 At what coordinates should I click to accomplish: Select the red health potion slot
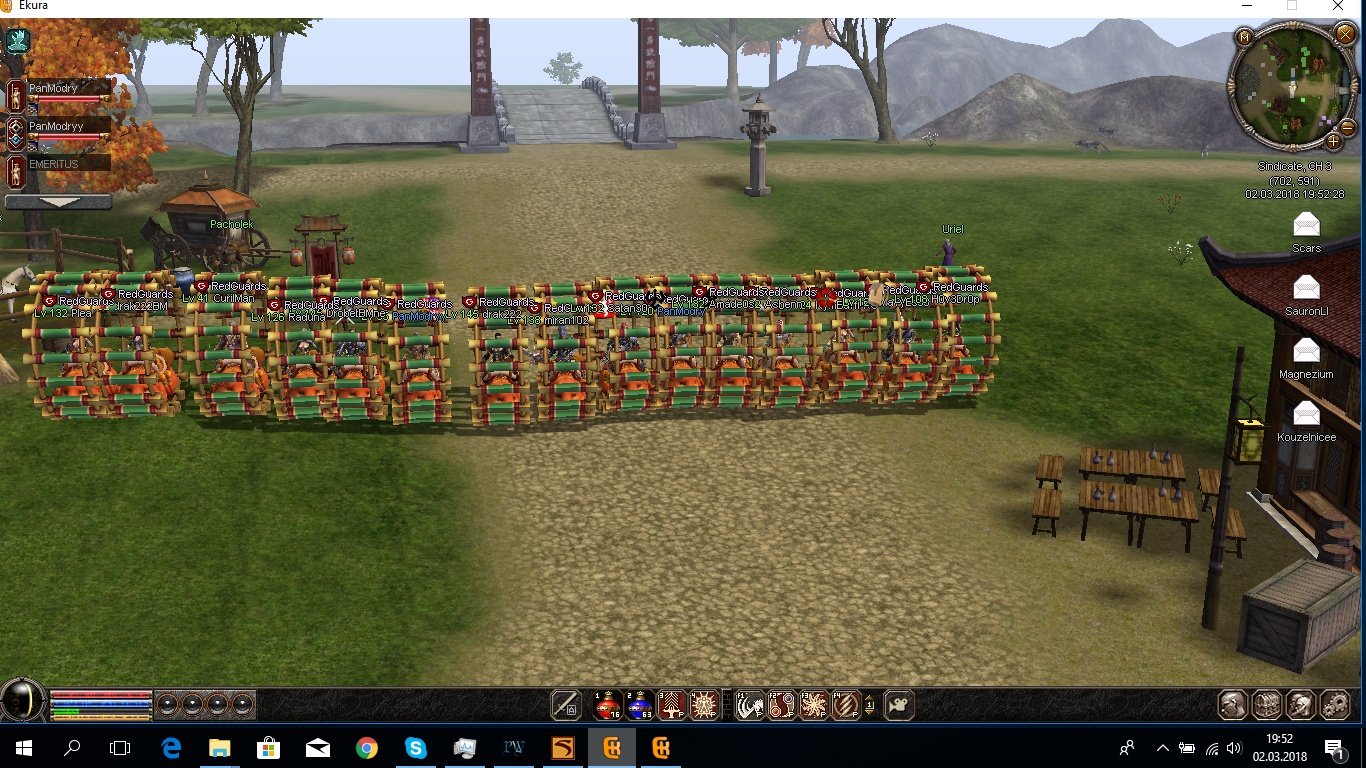606,705
